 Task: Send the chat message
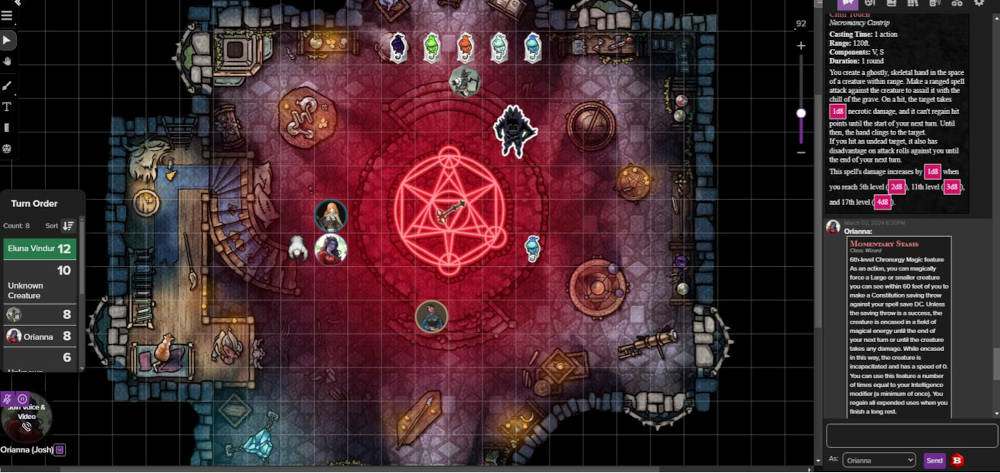click(934, 460)
